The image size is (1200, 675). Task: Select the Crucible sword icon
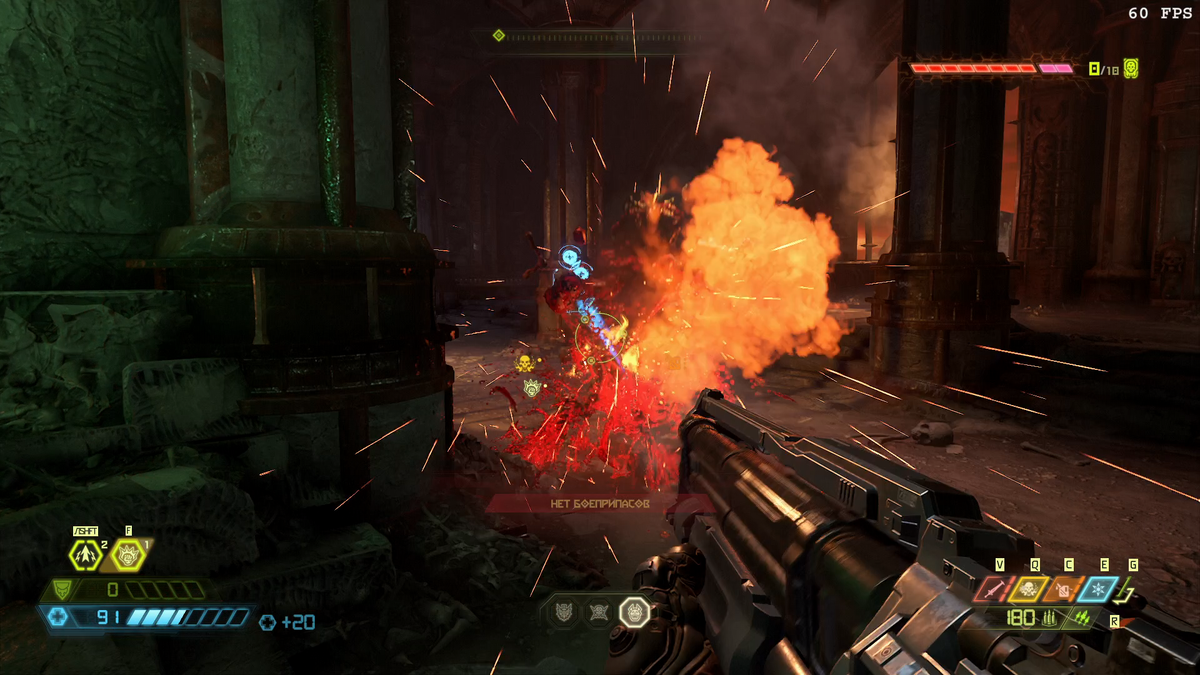tap(996, 590)
